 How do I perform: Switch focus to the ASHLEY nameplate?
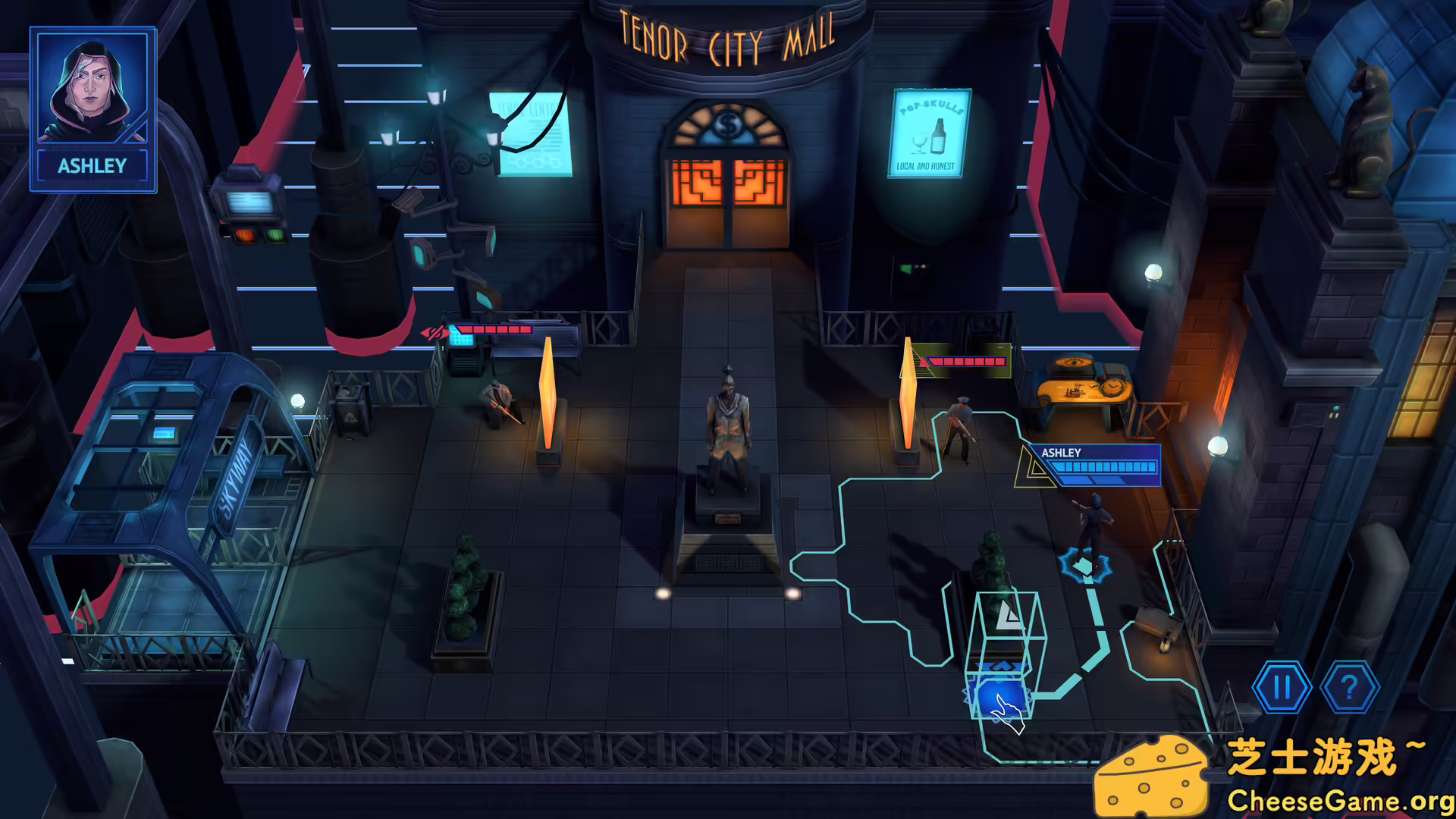[x=1060, y=452]
